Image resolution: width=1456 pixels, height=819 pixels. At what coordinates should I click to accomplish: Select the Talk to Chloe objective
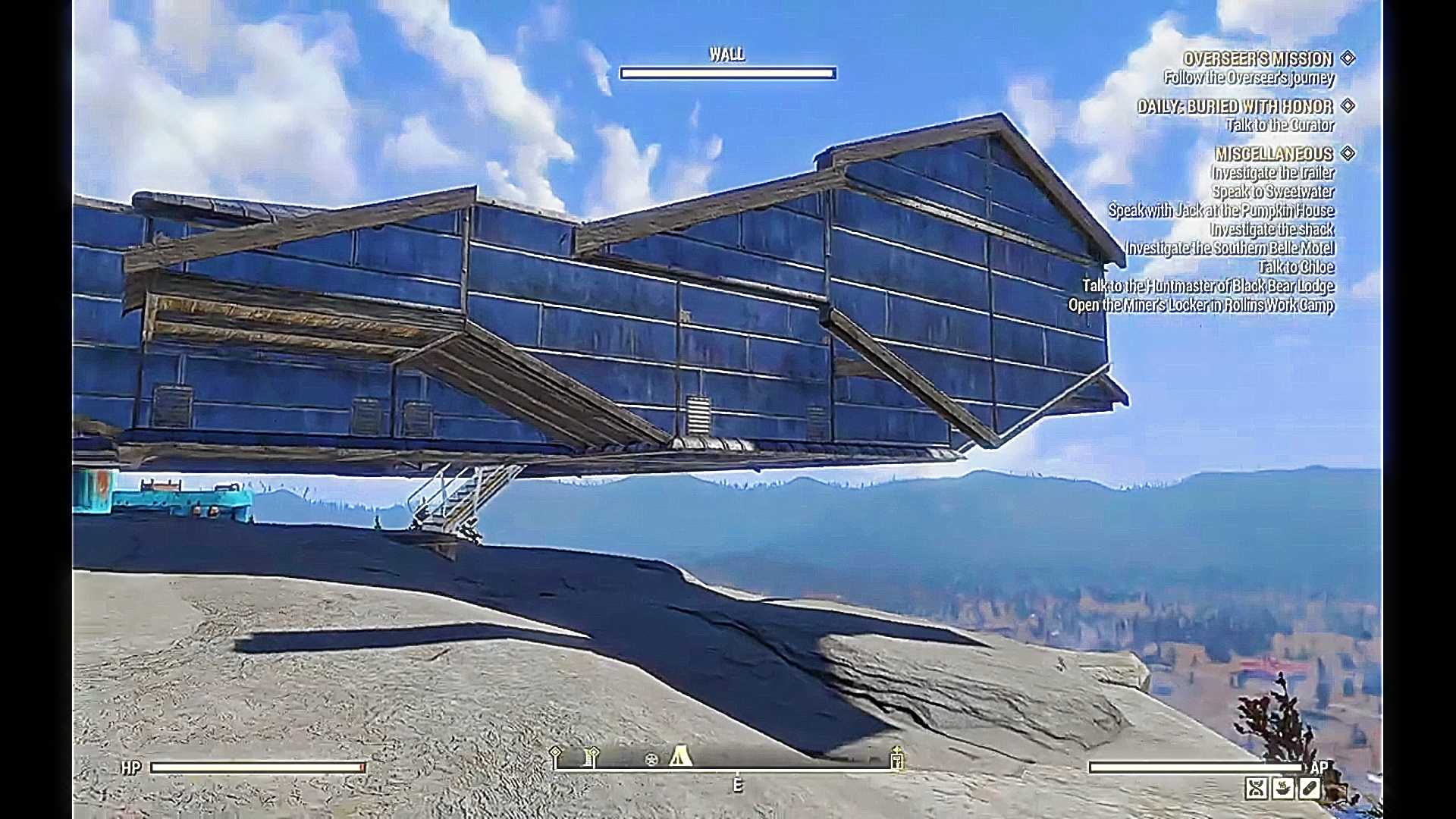pos(1295,267)
